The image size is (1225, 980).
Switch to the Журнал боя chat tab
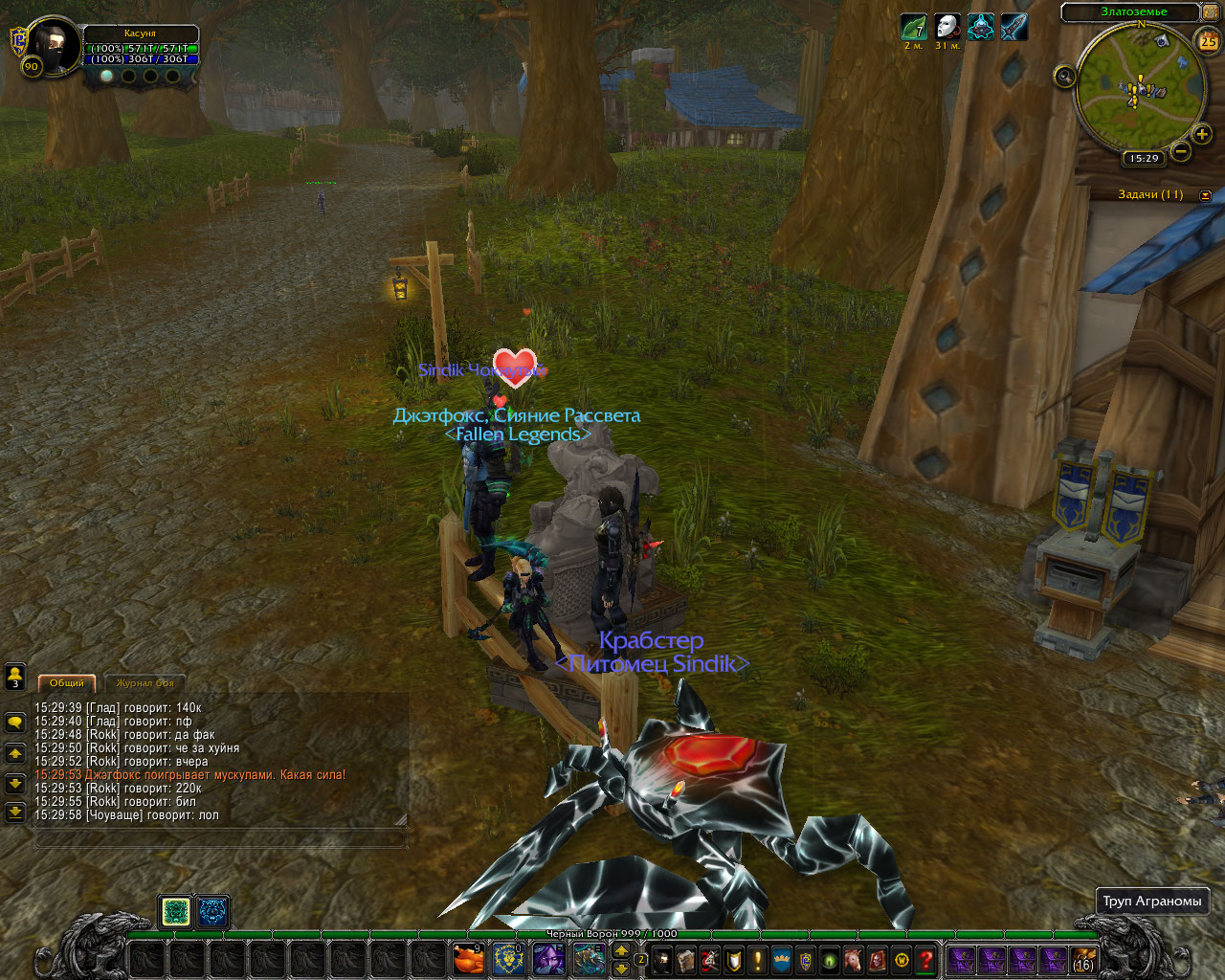[145, 683]
